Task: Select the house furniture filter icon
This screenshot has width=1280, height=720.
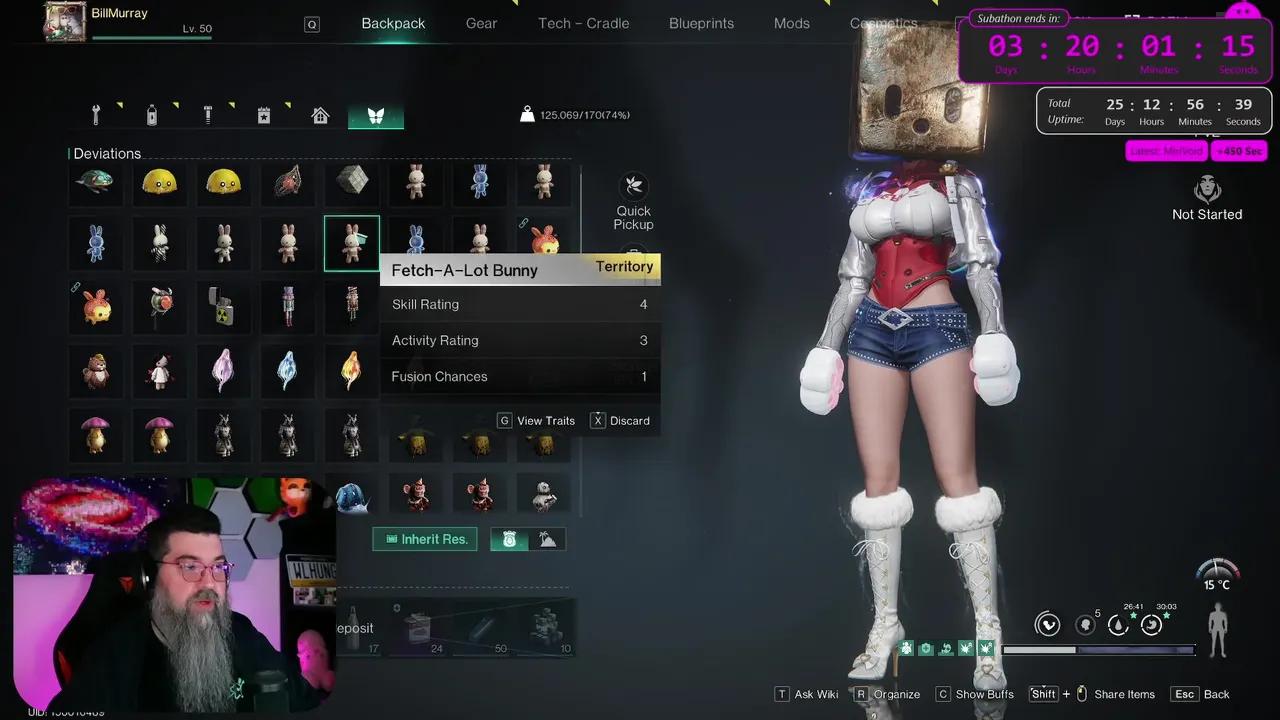Action: [x=319, y=114]
